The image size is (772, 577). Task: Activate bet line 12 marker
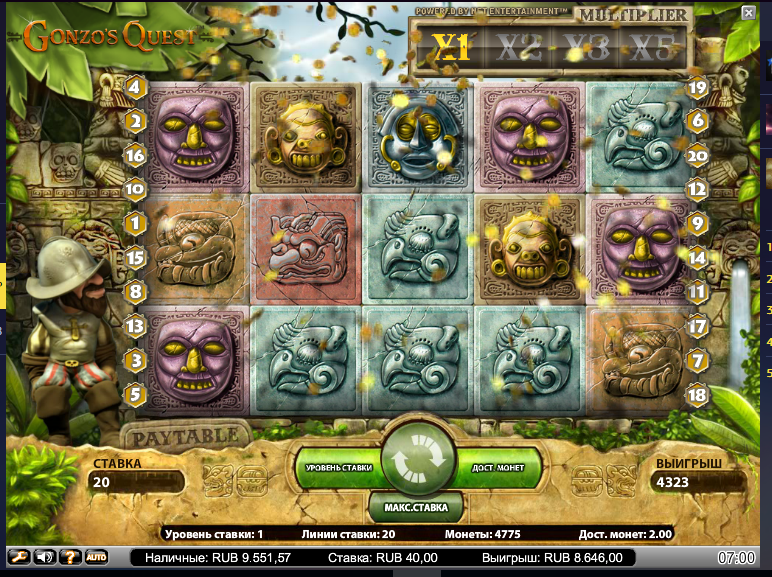(x=698, y=188)
